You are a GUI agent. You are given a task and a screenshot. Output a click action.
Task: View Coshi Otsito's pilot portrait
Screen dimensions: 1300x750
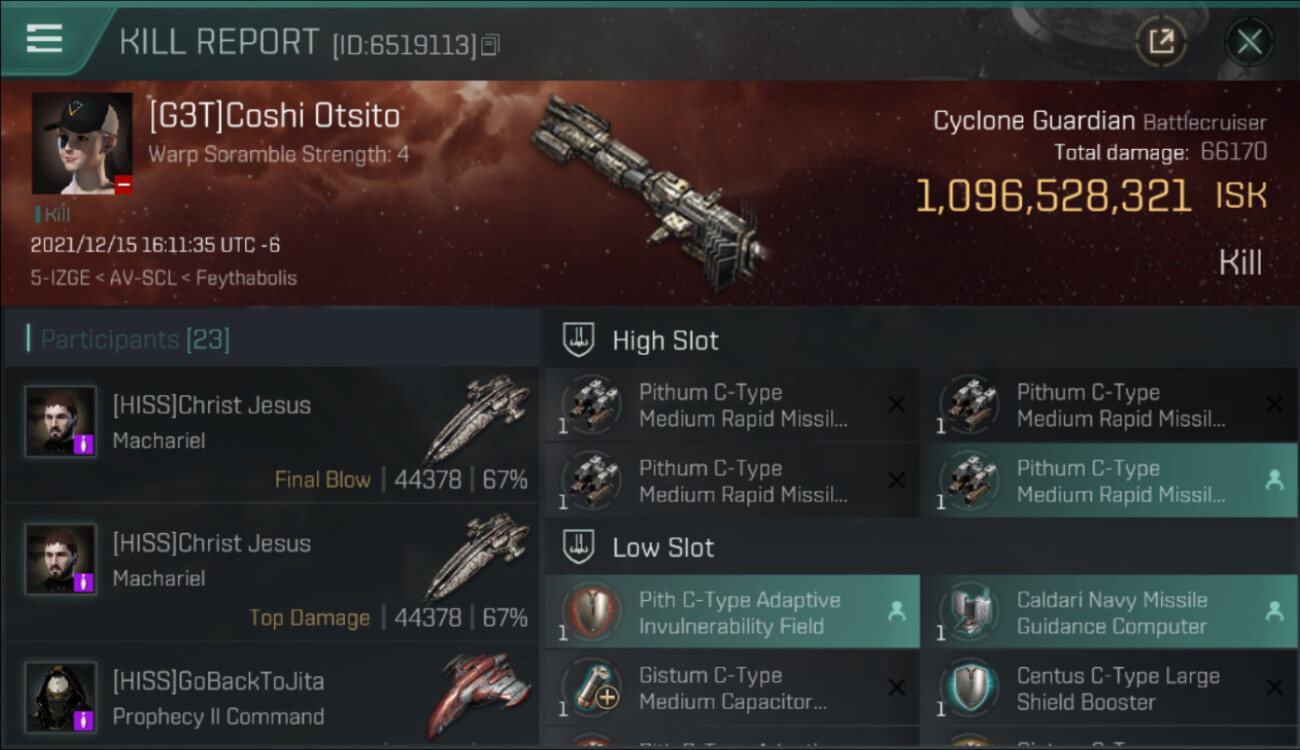(x=82, y=143)
